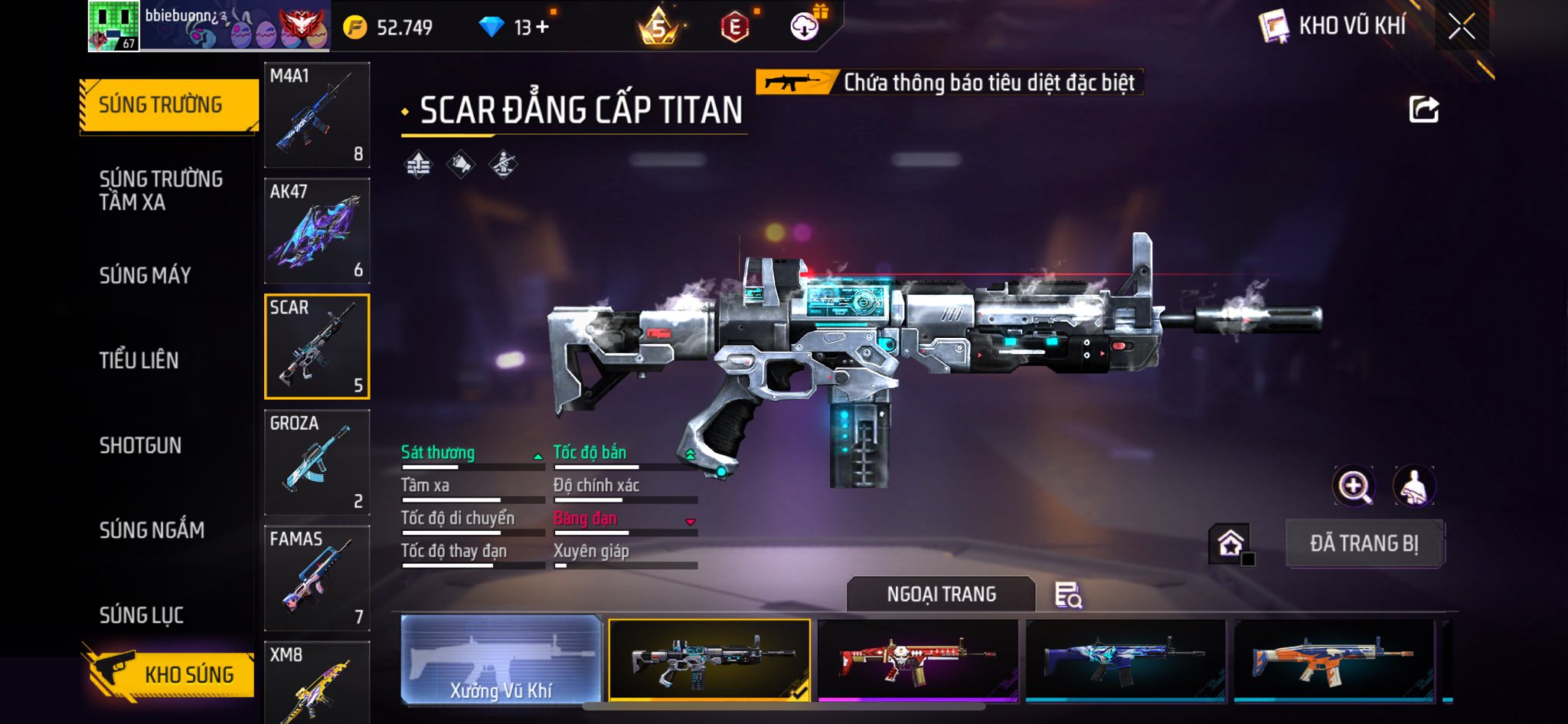Pick the FAMAS weapon tile

coord(317,578)
